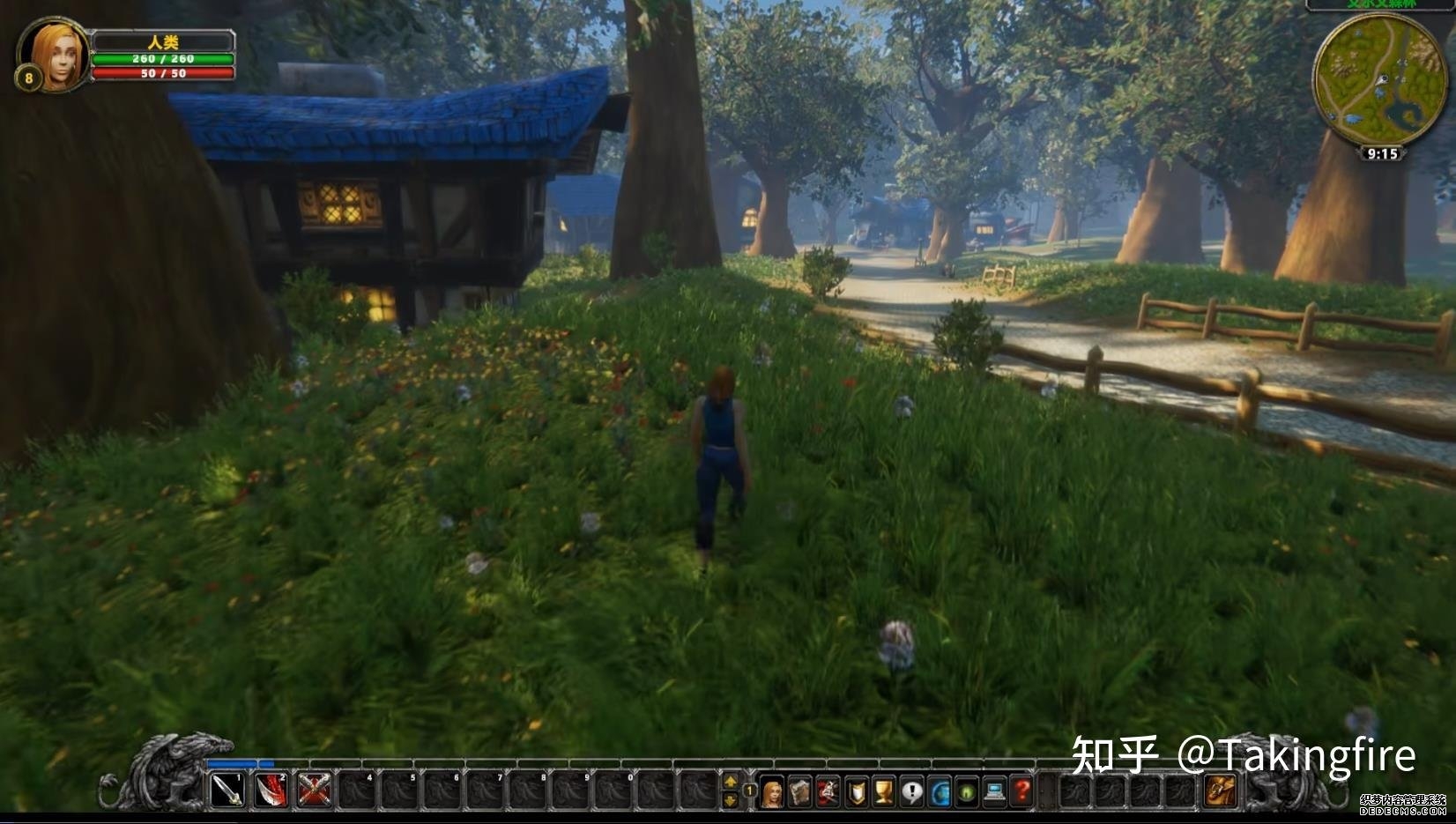
Task: Open the talents icon with red figure
Action: pyautogui.click(x=828, y=792)
